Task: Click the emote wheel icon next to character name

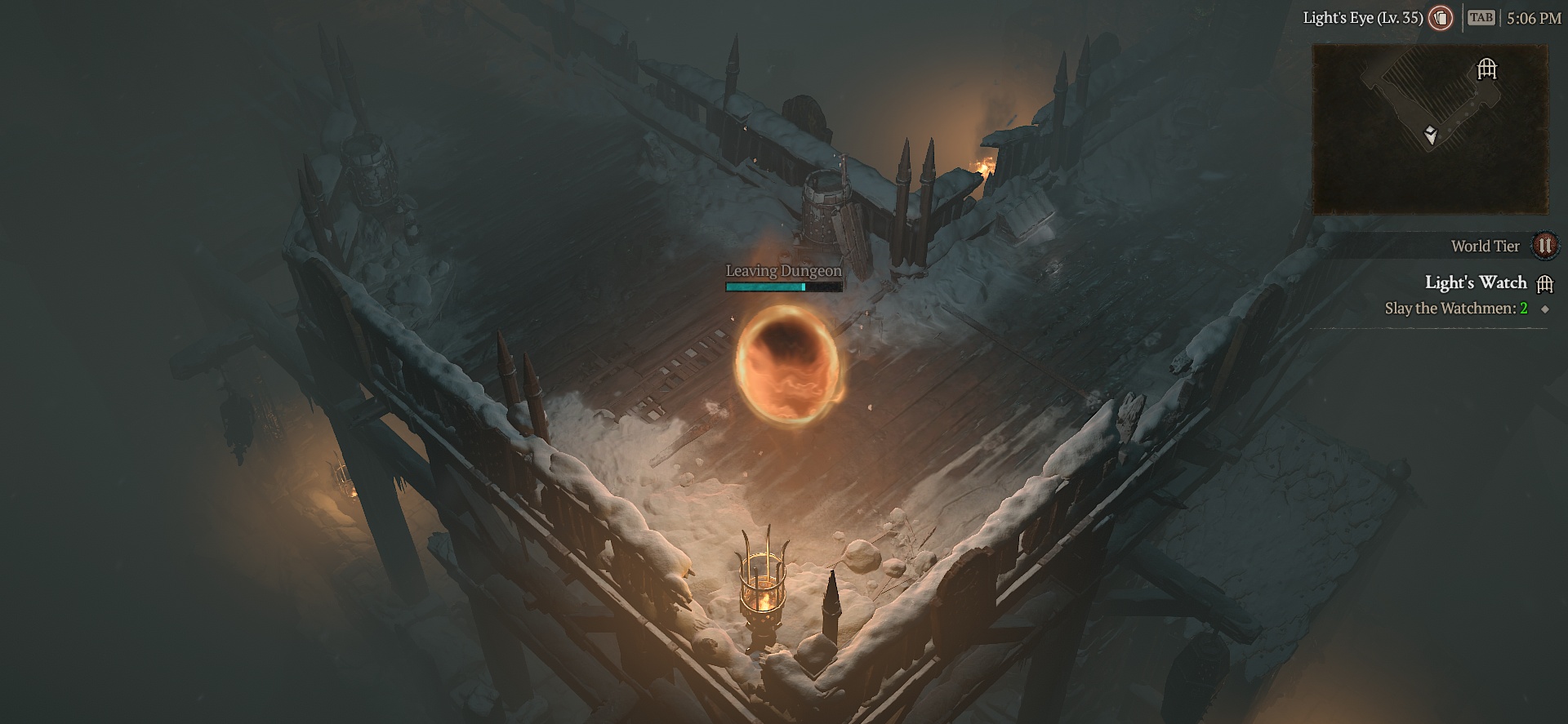Action: coord(1441,17)
